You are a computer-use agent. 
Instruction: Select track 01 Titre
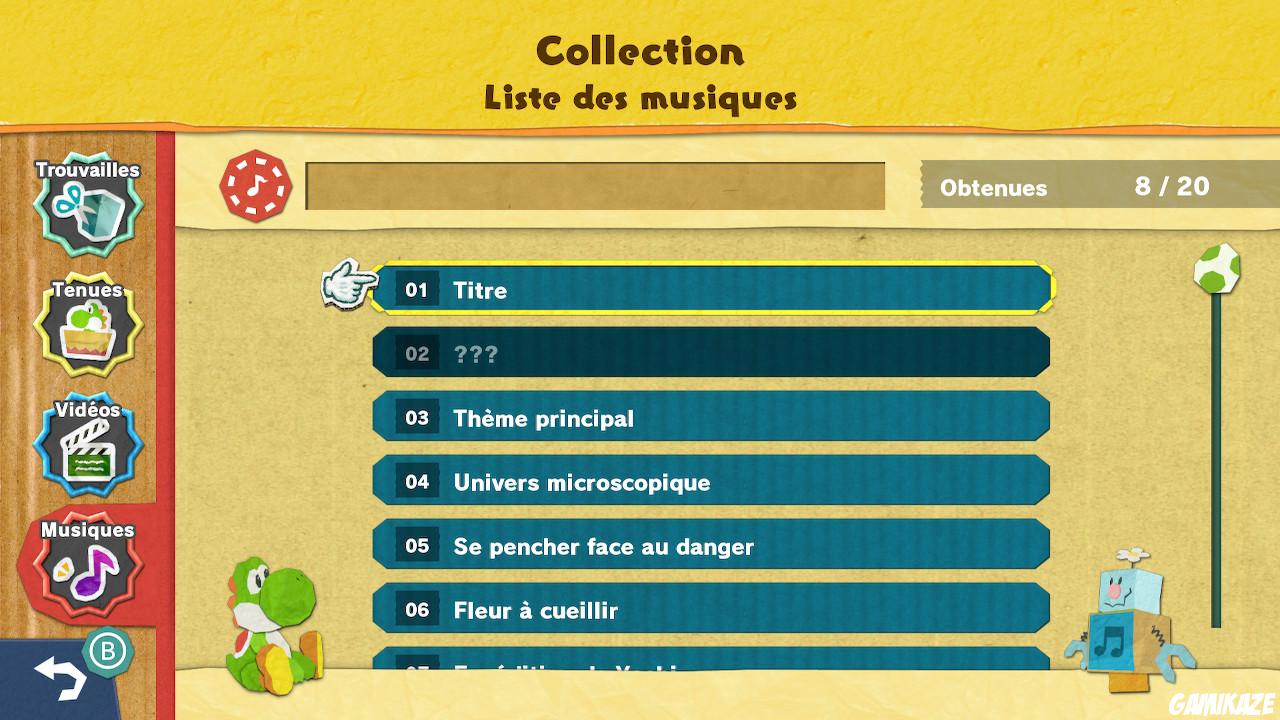tap(712, 290)
